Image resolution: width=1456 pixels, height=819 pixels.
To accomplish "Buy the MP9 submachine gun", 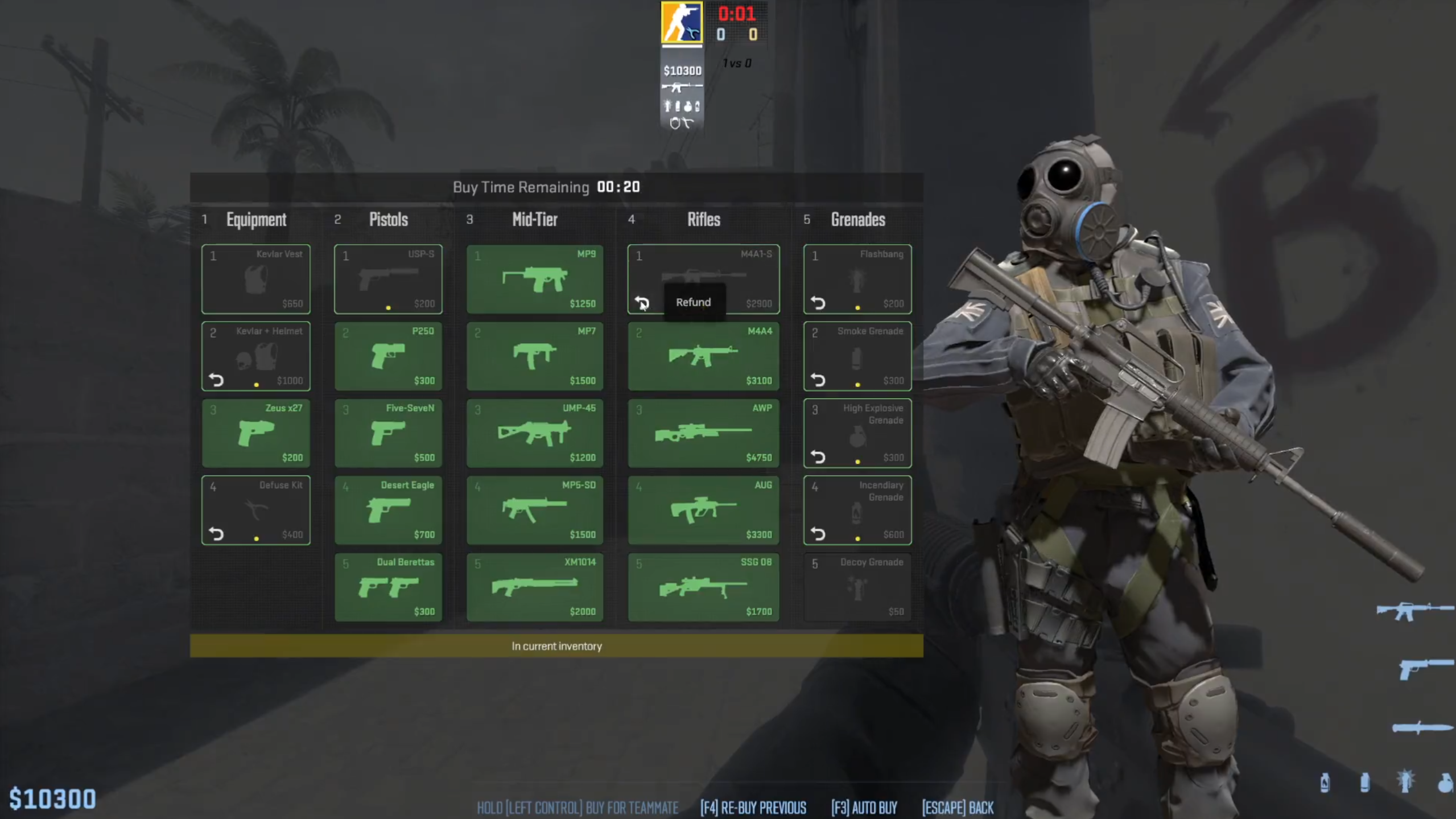I will (534, 279).
